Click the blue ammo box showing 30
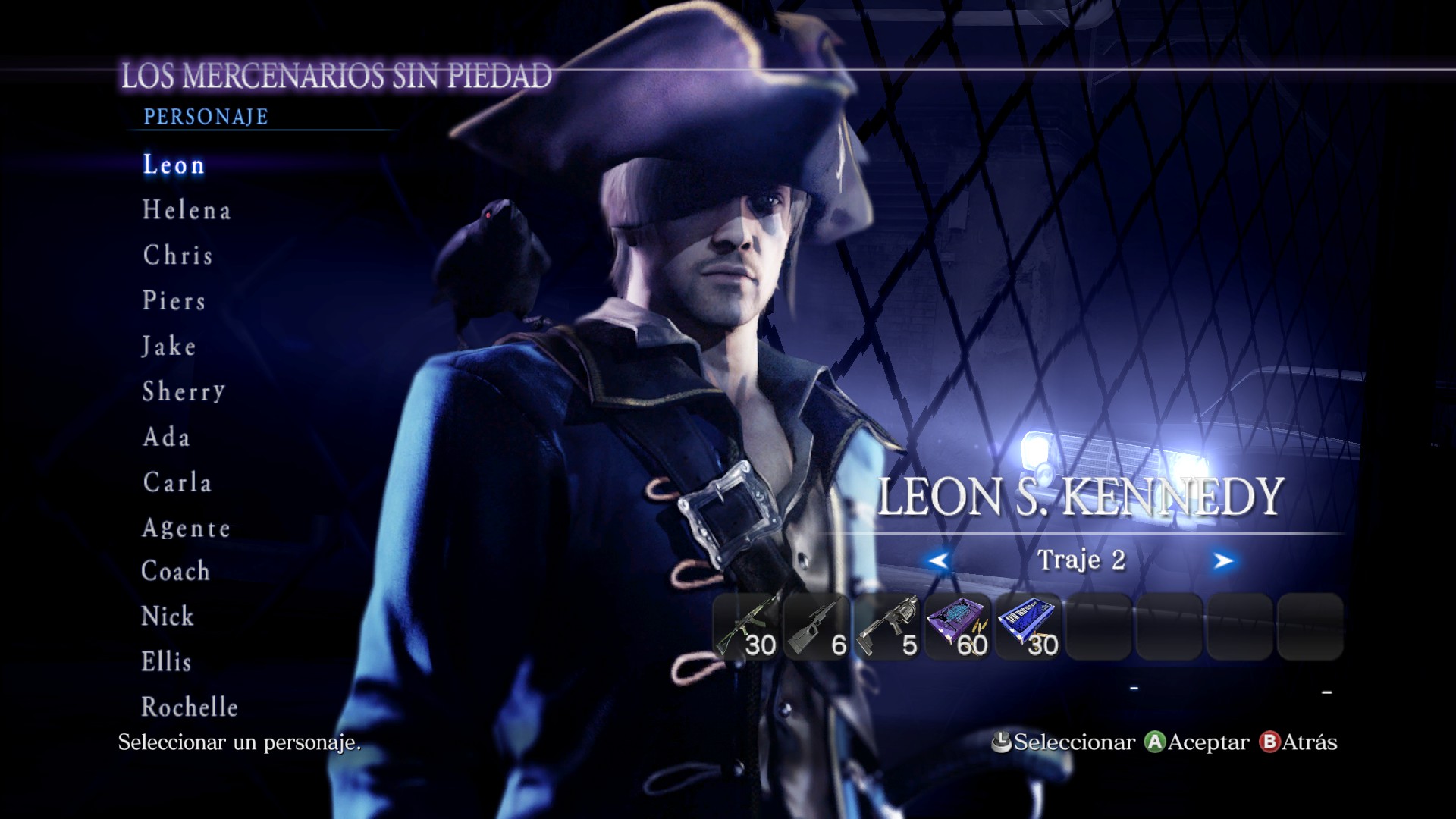This screenshot has width=1456, height=819. pyautogui.click(x=1029, y=626)
